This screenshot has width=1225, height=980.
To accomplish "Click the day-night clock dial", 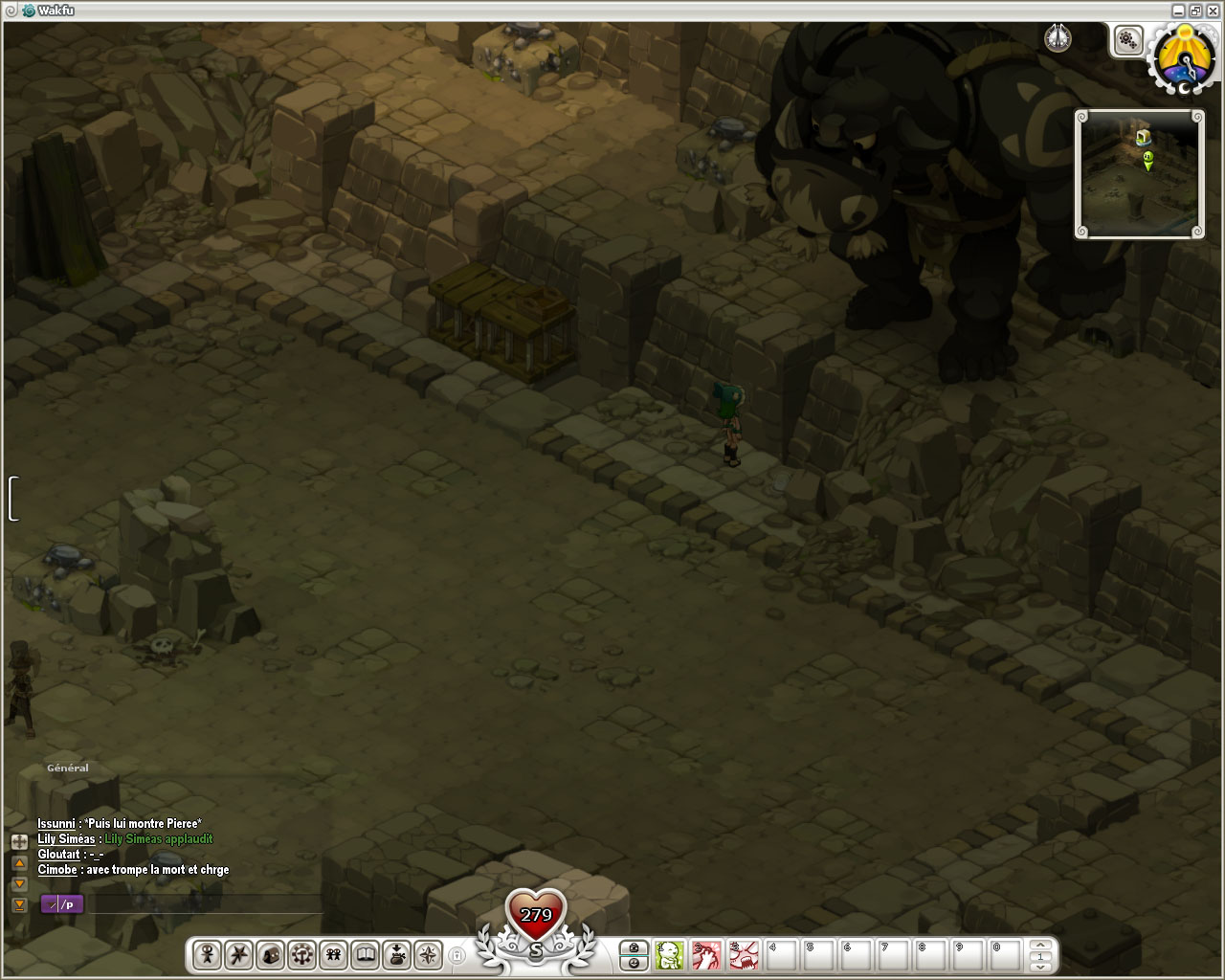I will [x=1184, y=59].
